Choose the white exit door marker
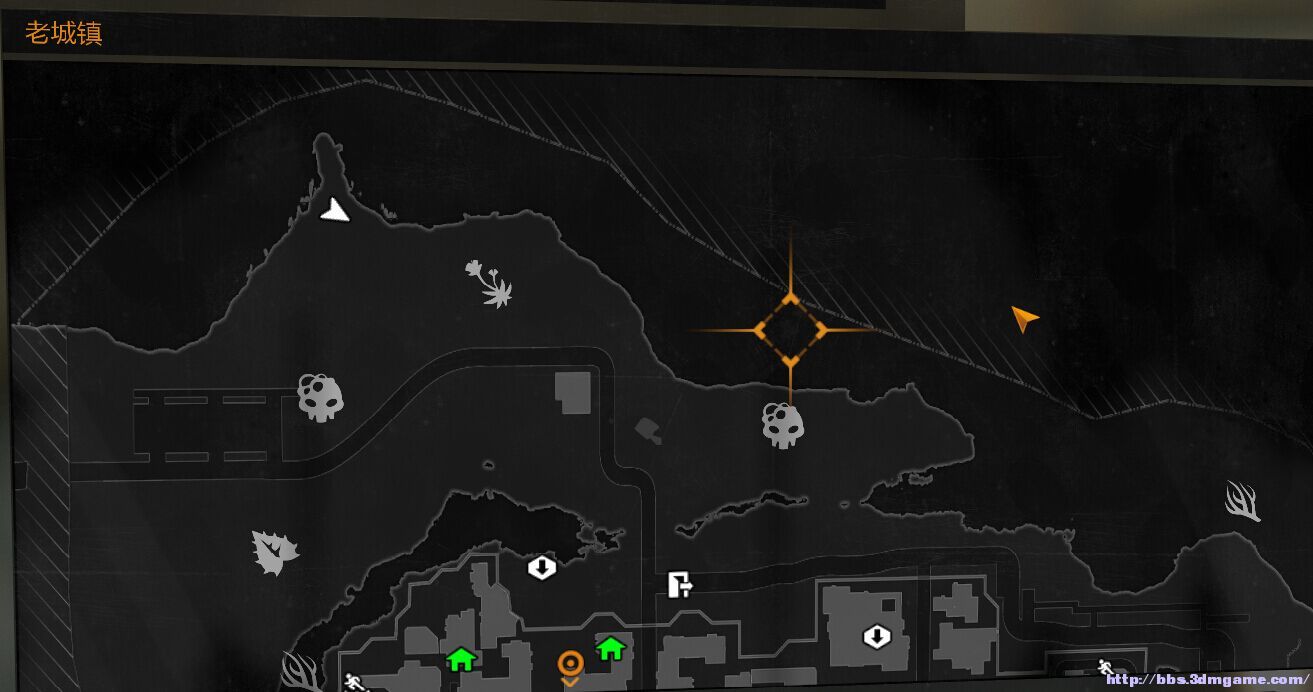The image size is (1313, 692). pos(680,584)
